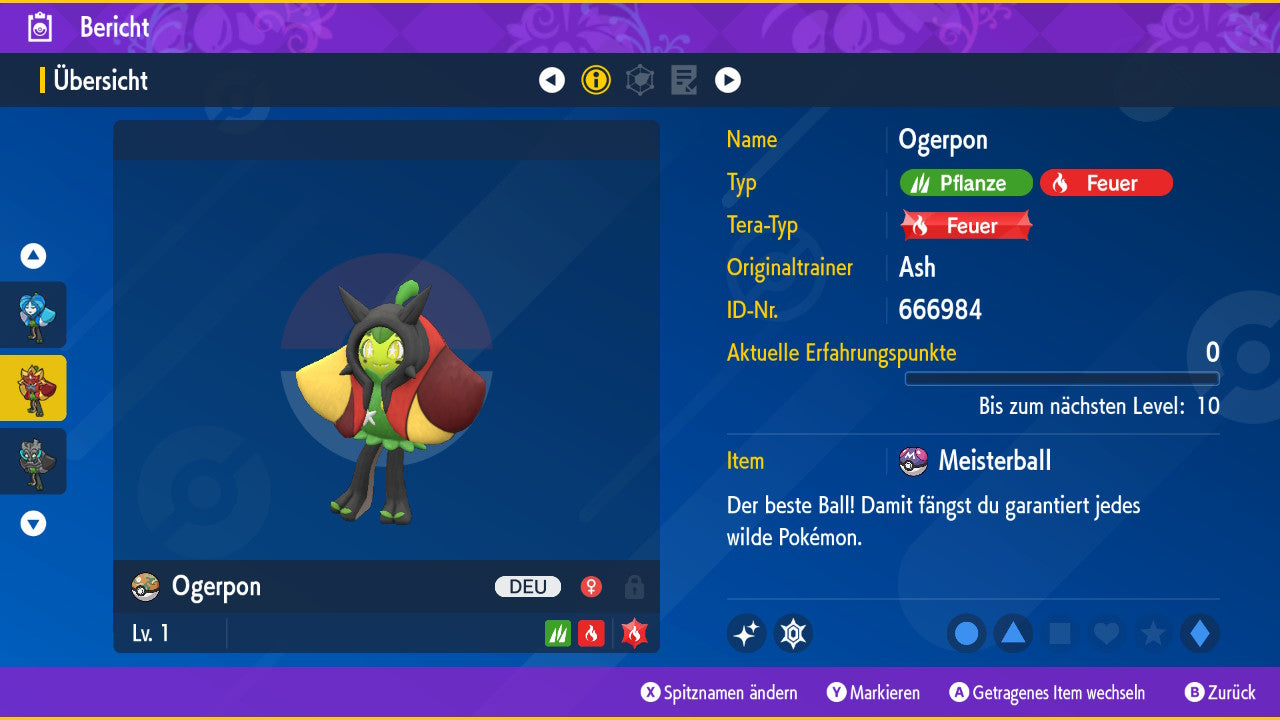The height and width of the screenshot is (720, 1280).
Task: Click the experience progress bar
Action: 1062,379
